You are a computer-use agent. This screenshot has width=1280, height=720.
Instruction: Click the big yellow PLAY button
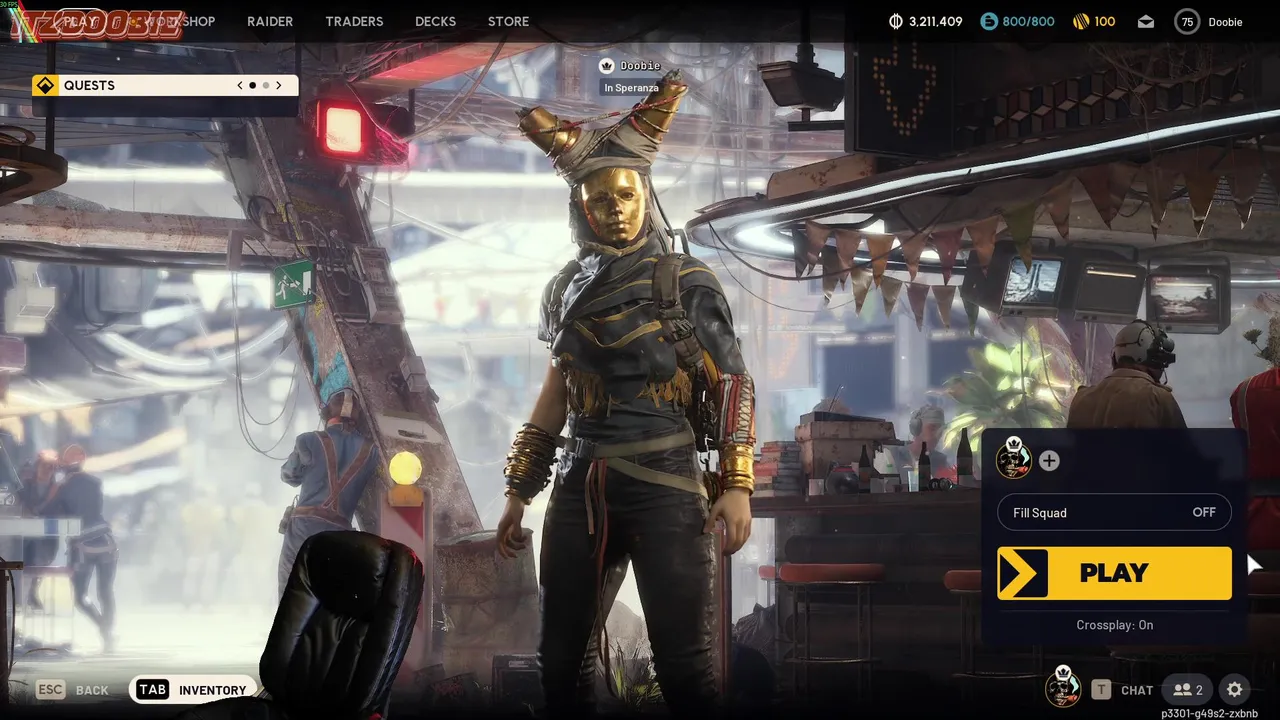[x=1114, y=573]
